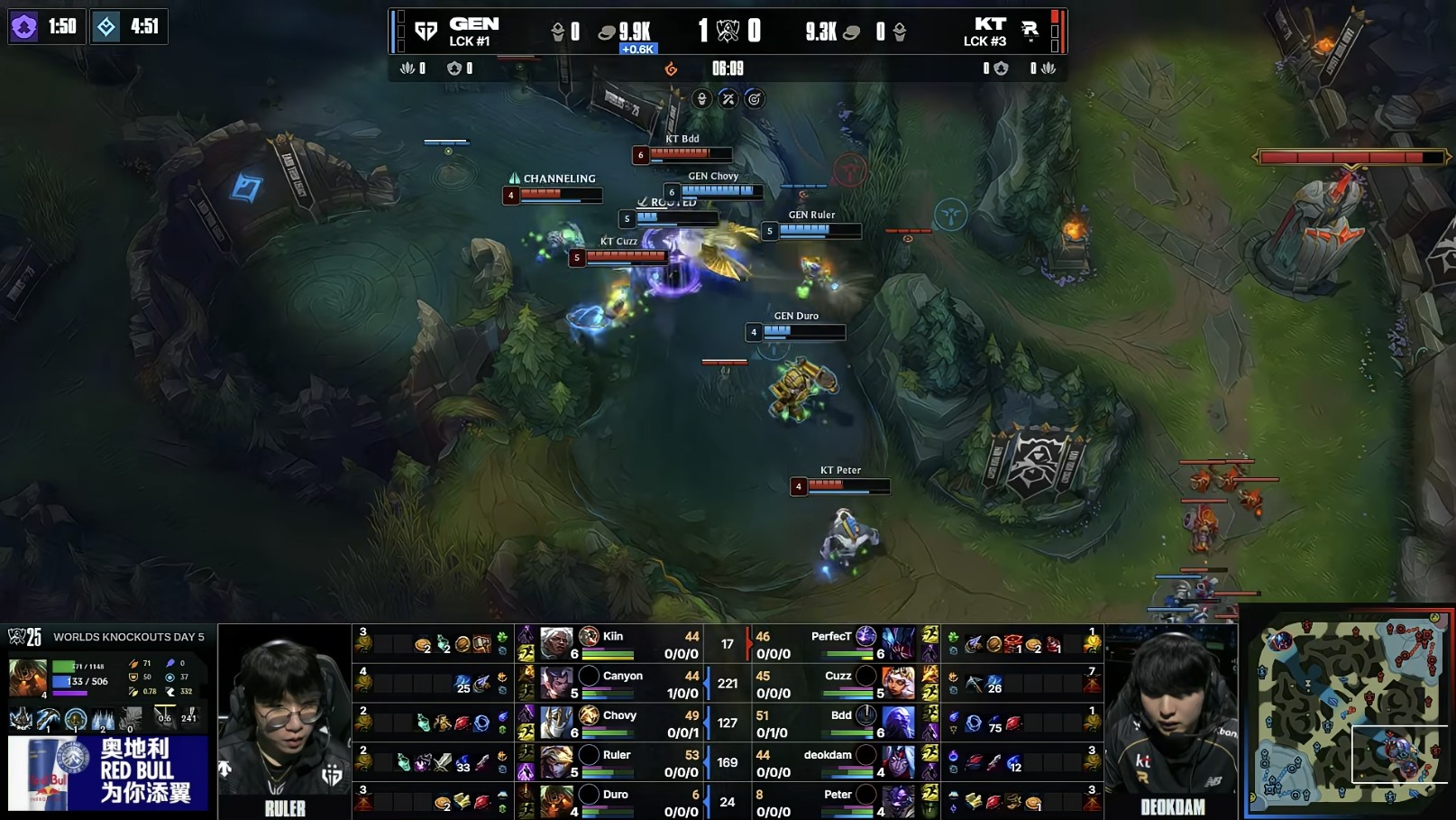Select Duro's champion portrait
The image size is (1456, 820).
556,801
